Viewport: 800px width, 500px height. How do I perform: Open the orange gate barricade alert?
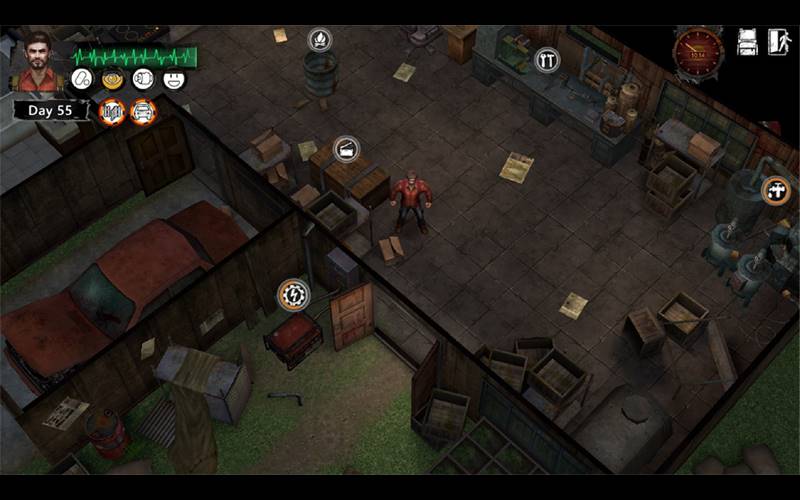point(113,111)
